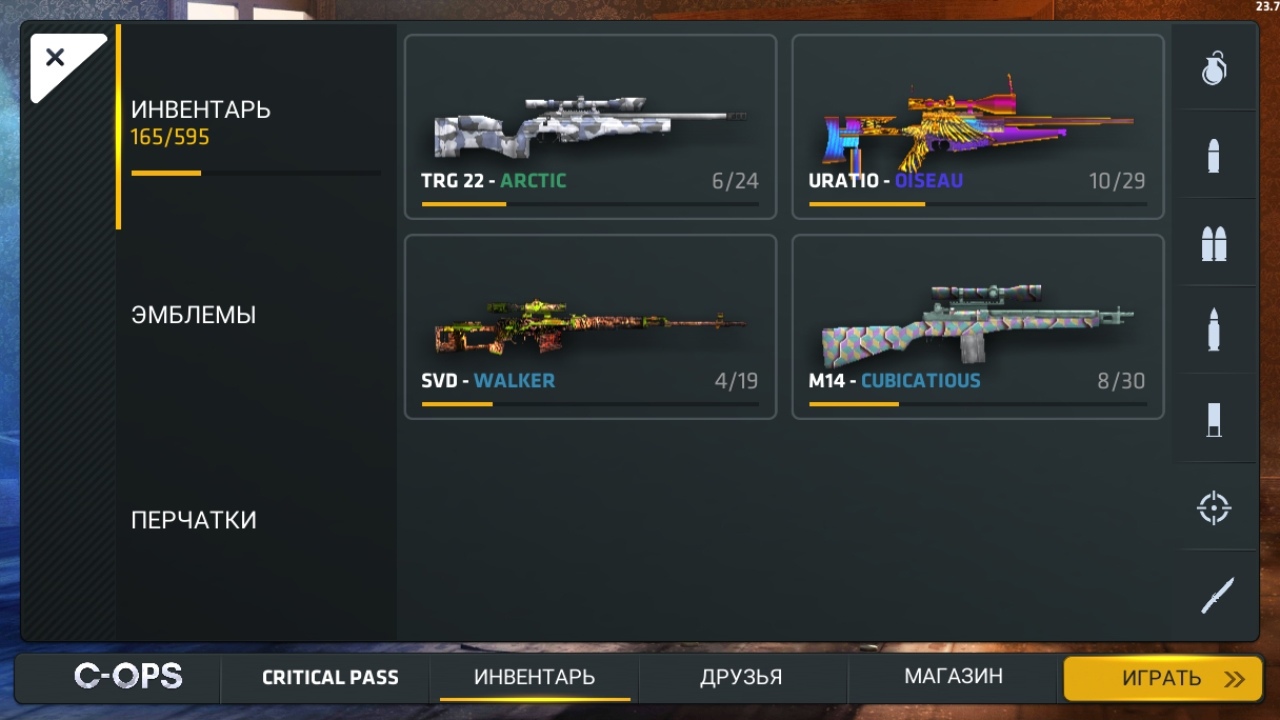Select the TRG 22 Arctic skin card
This screenshot has width=1280, height=720.
click(x=590, y=127)
